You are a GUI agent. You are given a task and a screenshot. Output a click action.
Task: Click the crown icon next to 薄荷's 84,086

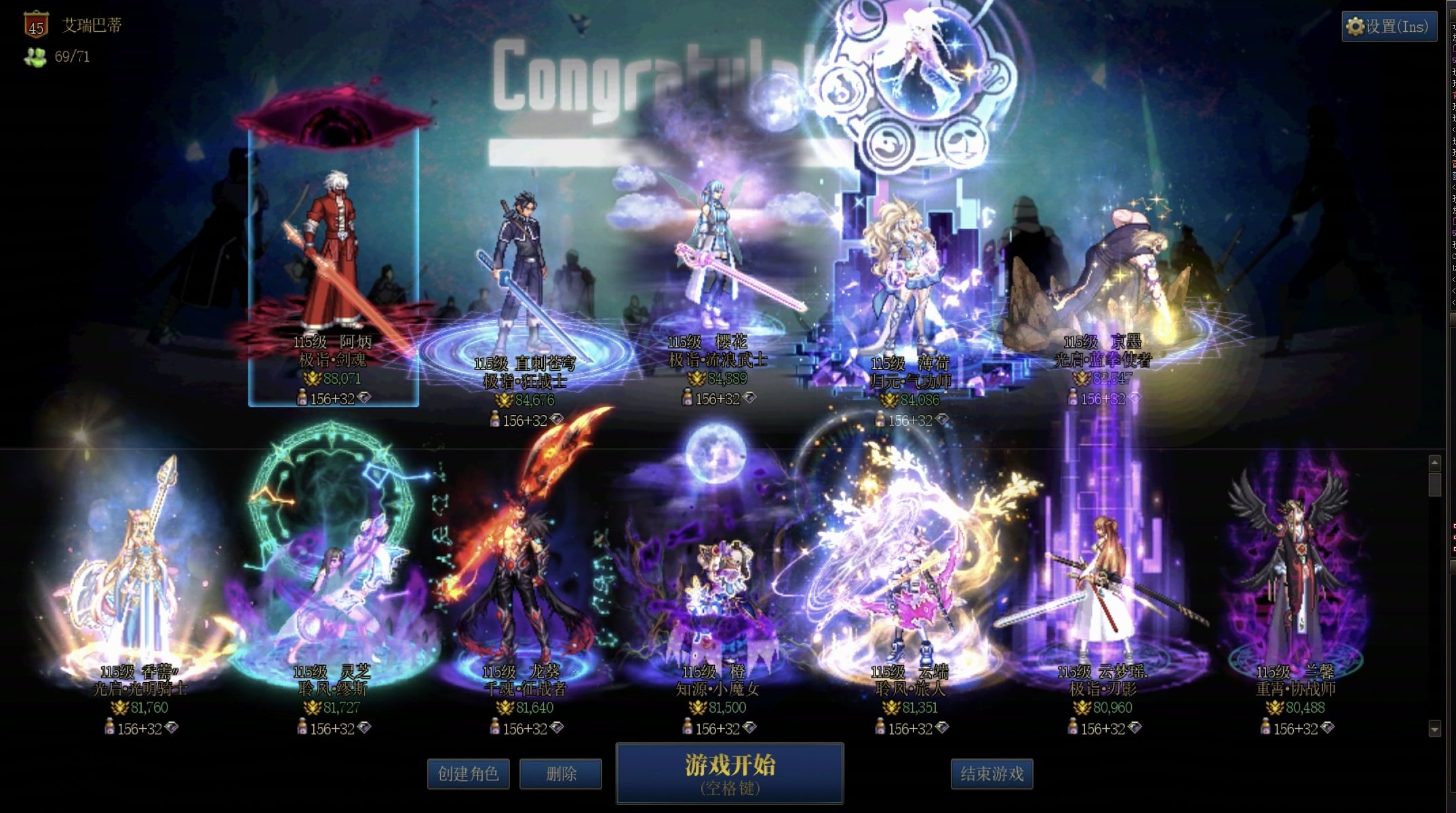[x=890, y=400]
